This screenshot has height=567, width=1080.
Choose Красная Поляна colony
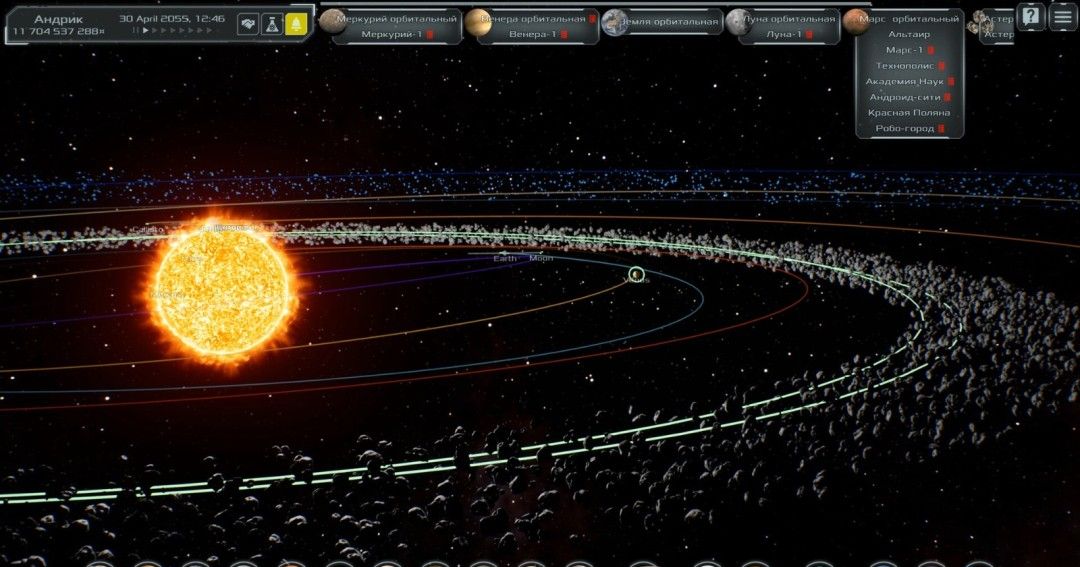tap(909, 113)
